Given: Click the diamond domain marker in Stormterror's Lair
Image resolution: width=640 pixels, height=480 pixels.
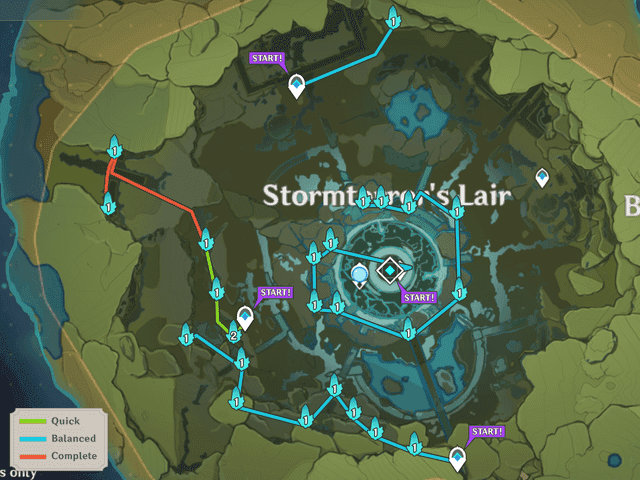Looking at the screenshot, I should 389,269.
